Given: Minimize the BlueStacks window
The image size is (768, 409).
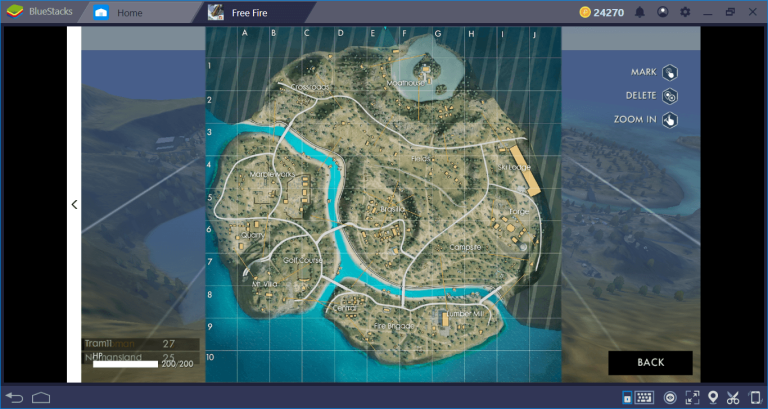Looking at the screenshot, I should 708,13.
